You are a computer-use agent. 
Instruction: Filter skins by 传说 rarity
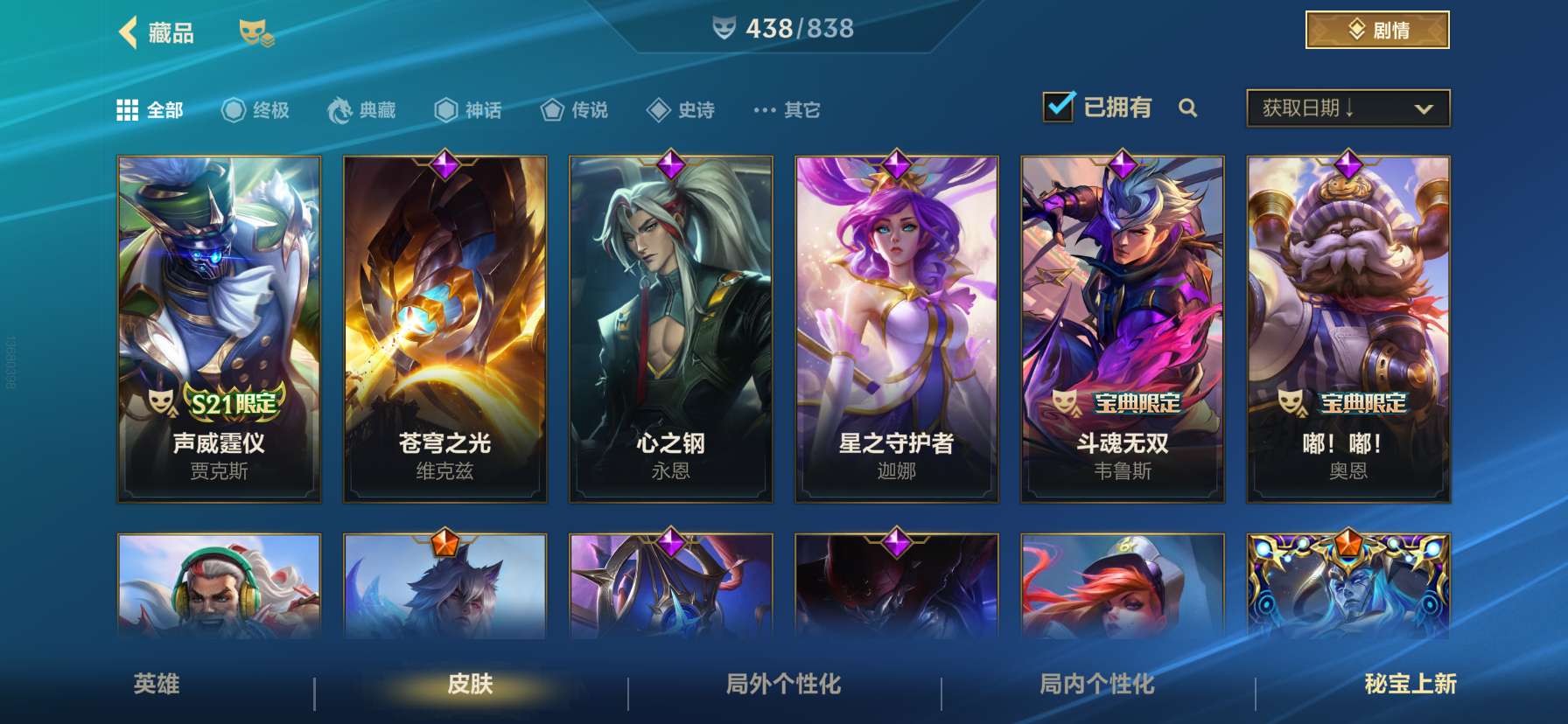pos(551,110)
